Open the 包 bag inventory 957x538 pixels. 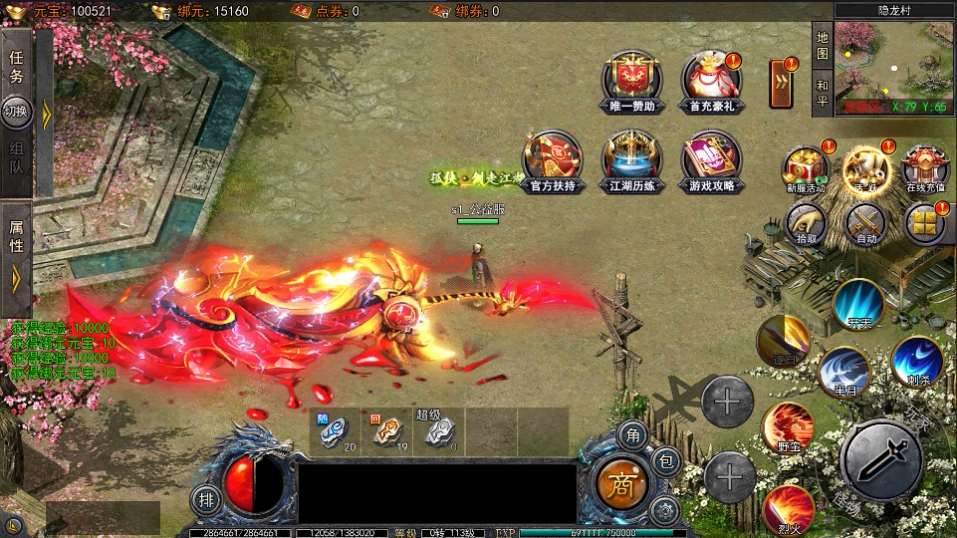pyautogui.click(x=666, y=461)
